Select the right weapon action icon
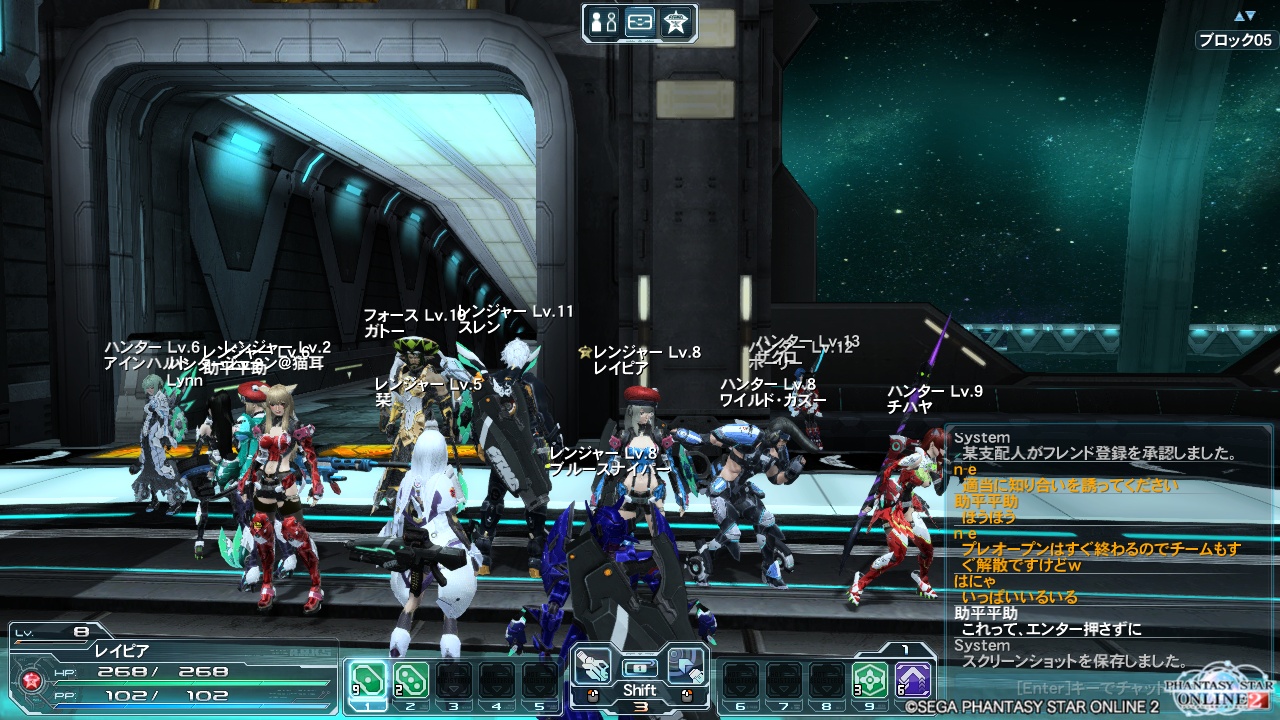Viewport: 1280px width, 720px height. [686, 666]
